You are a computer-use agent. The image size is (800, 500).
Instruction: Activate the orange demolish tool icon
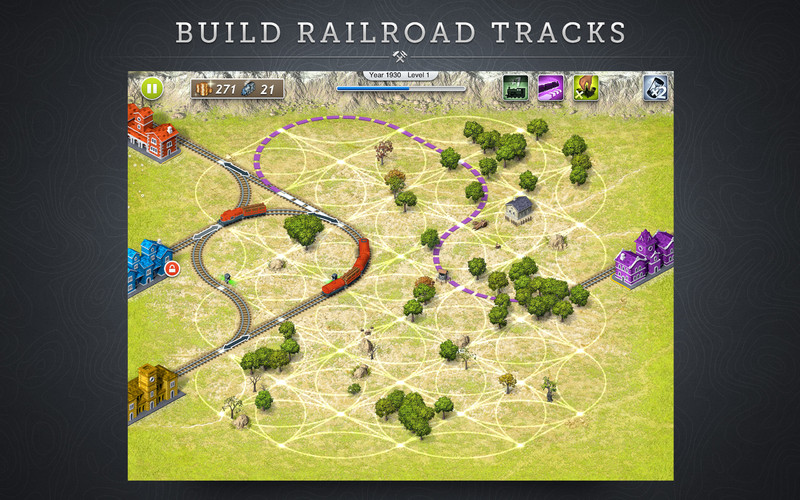585,88
